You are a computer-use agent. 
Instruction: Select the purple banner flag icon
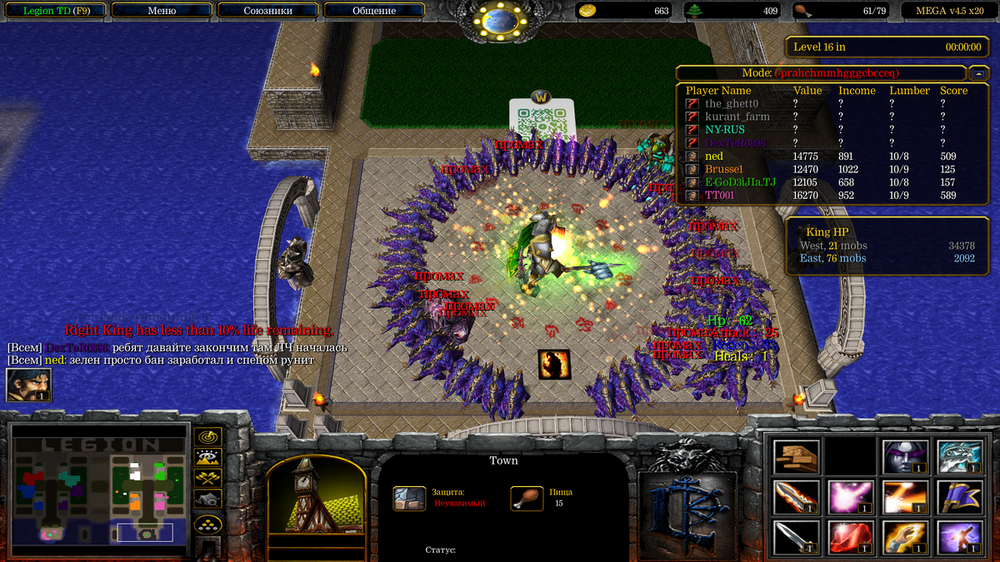[958, 496]
